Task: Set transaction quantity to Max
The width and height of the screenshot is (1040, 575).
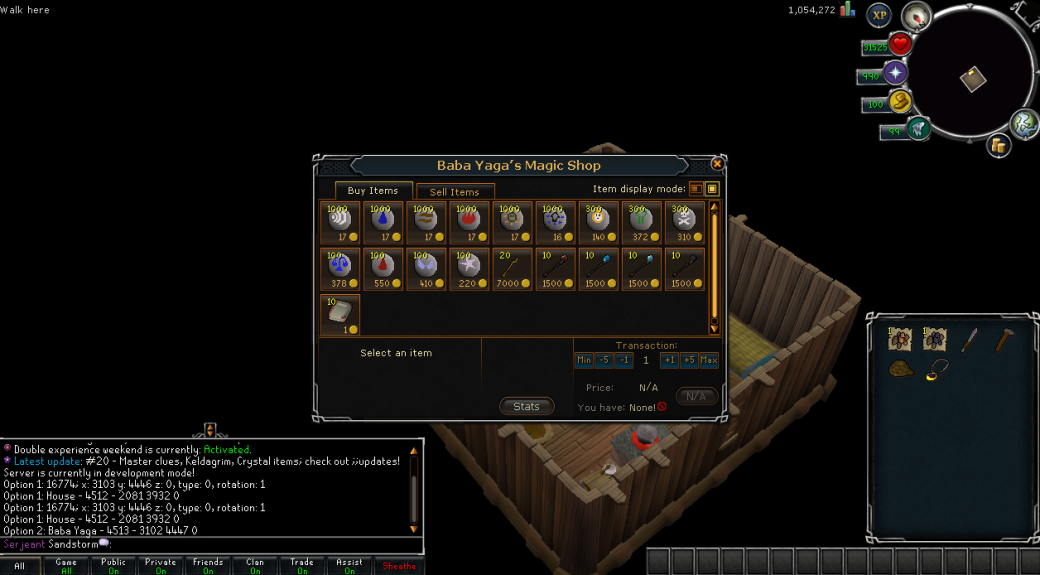Action: 709,360
